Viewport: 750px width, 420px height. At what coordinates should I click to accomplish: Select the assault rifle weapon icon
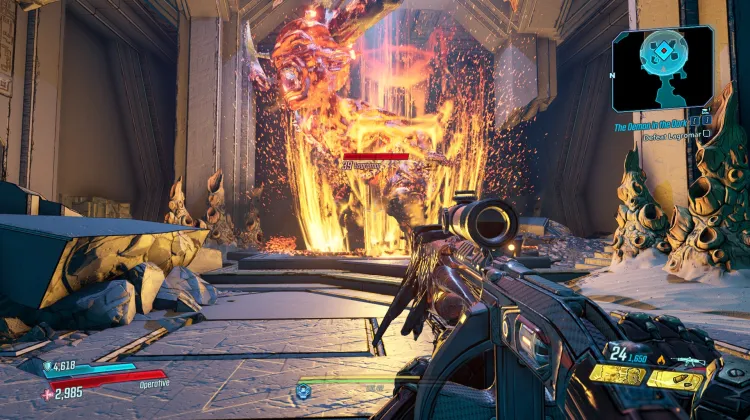pyautogui.click(x=689, y=360)
